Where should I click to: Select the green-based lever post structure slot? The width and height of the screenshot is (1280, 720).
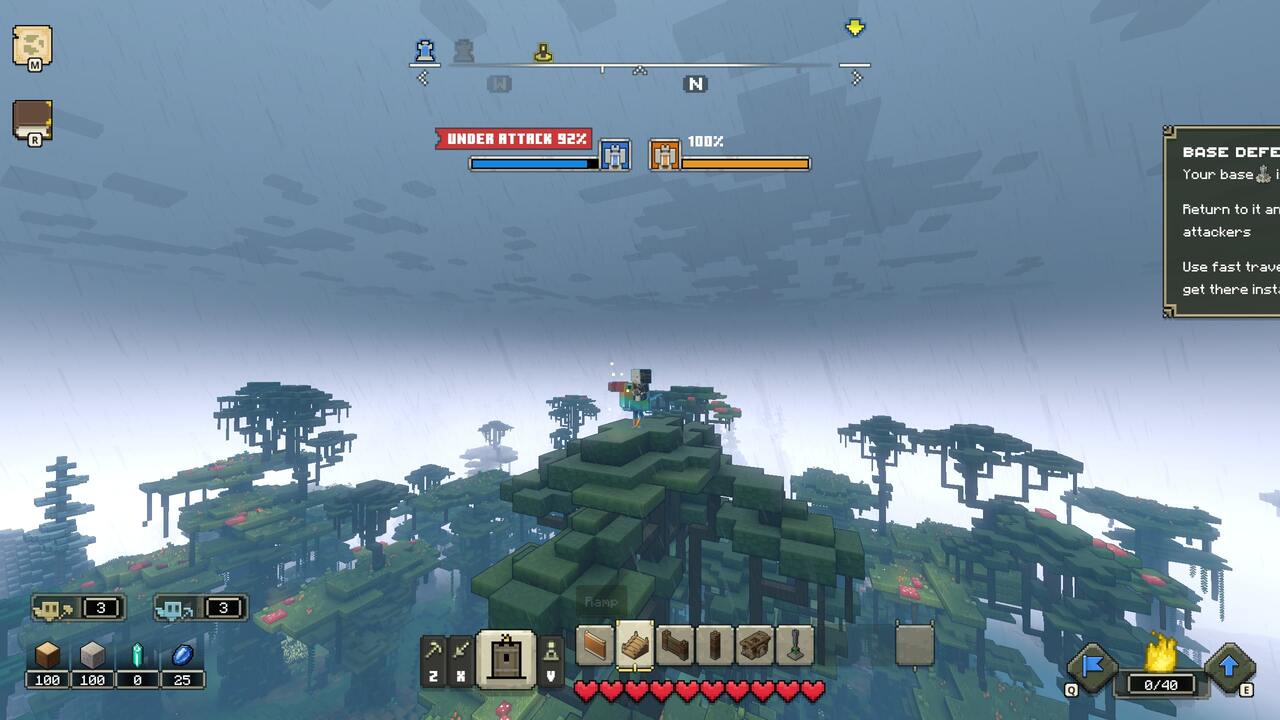point(795,645)
